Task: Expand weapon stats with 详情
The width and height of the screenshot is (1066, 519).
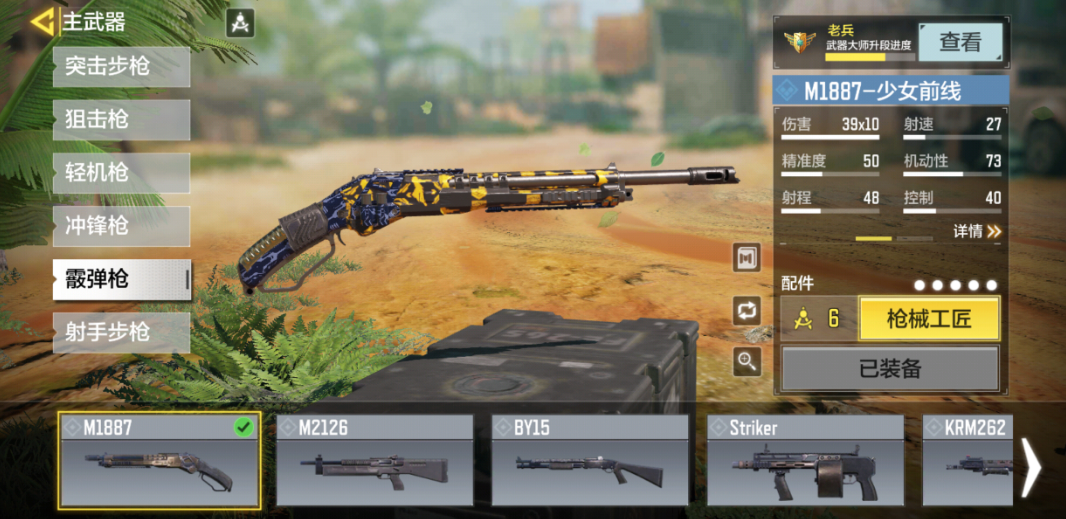Action: click(977, 232)
